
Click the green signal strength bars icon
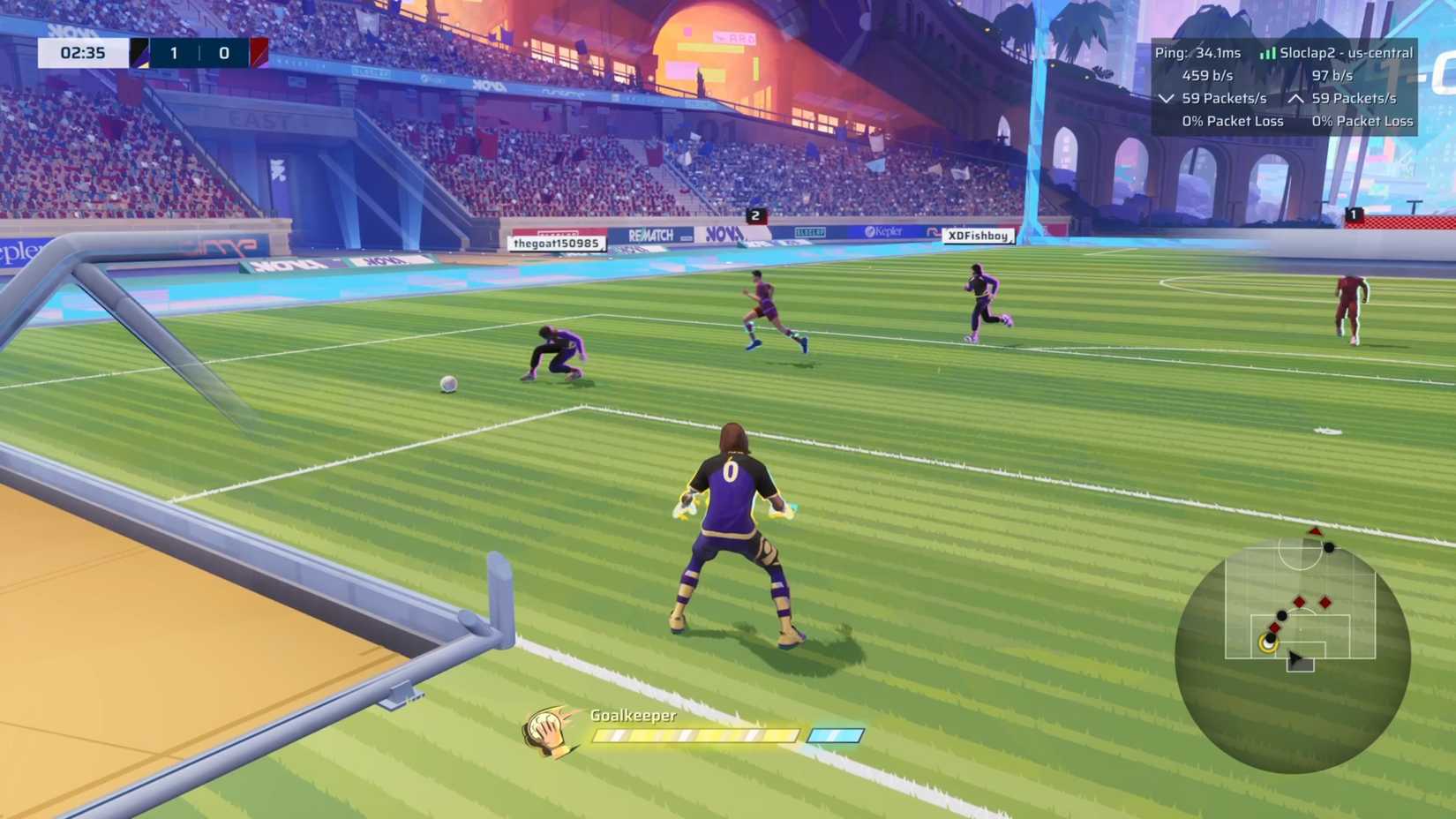pos(1268,53)
